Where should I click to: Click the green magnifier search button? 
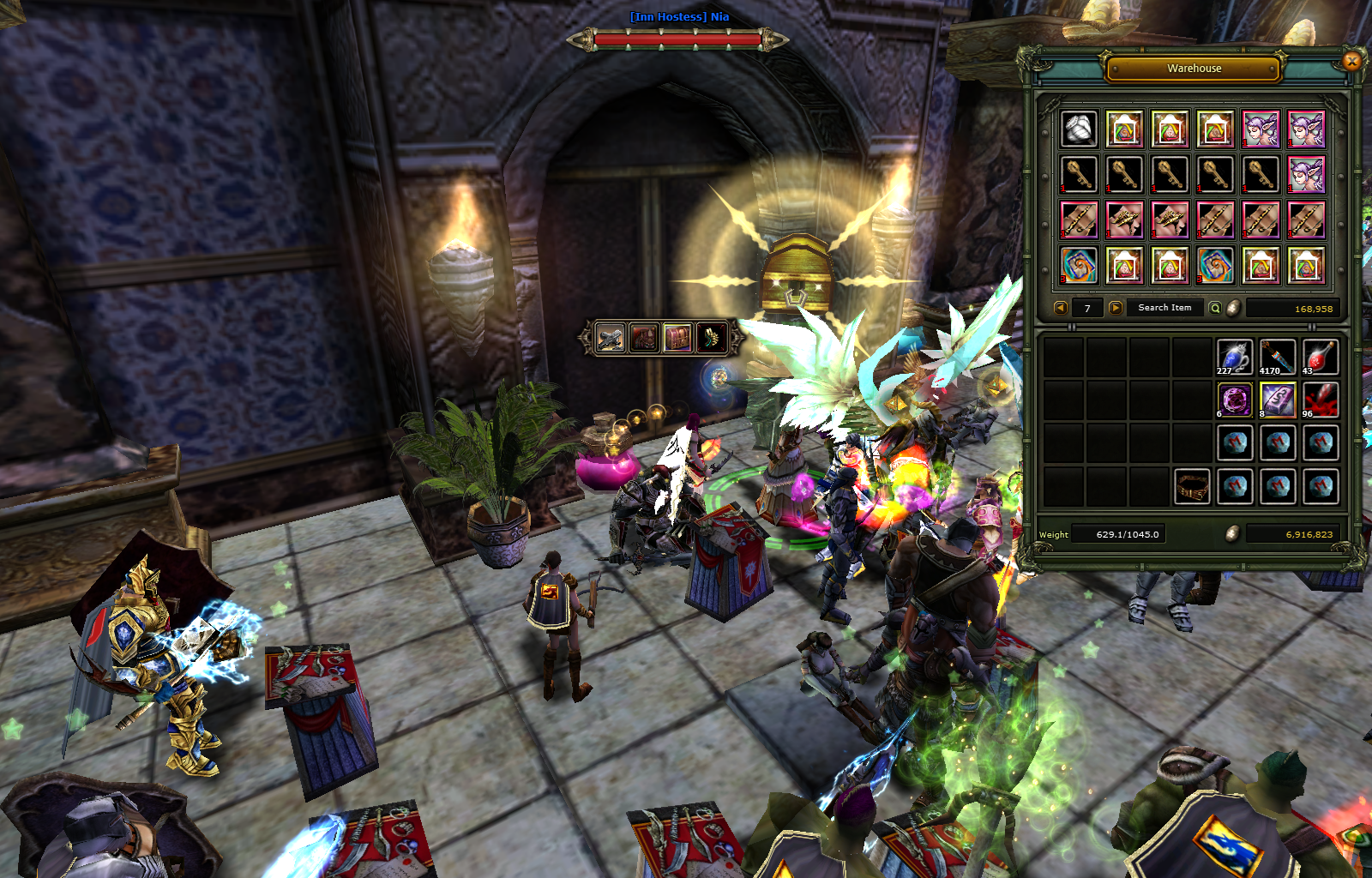1215,308
